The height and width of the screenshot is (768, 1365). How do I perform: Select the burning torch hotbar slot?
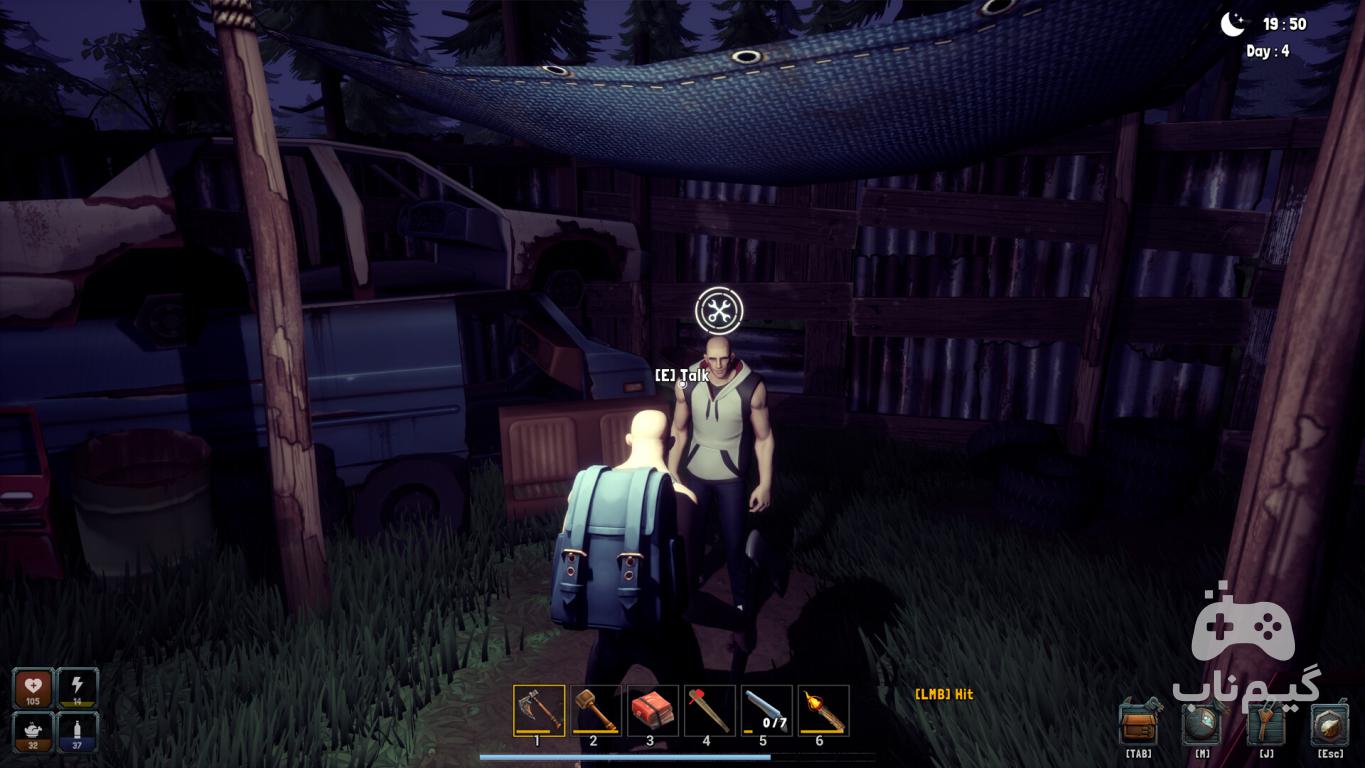point(823,710)
